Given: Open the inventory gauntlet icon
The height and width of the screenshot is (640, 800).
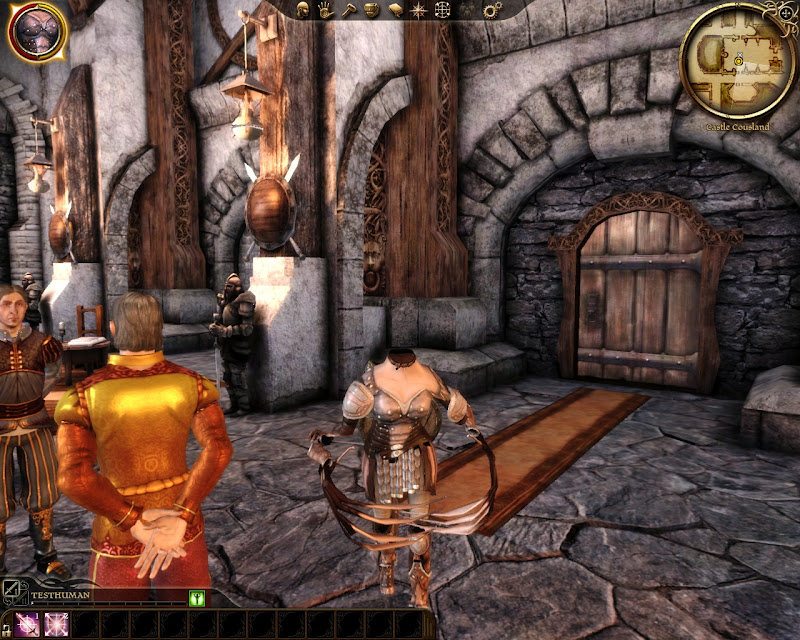Looking at the screenshot, I should pos(371,10).
